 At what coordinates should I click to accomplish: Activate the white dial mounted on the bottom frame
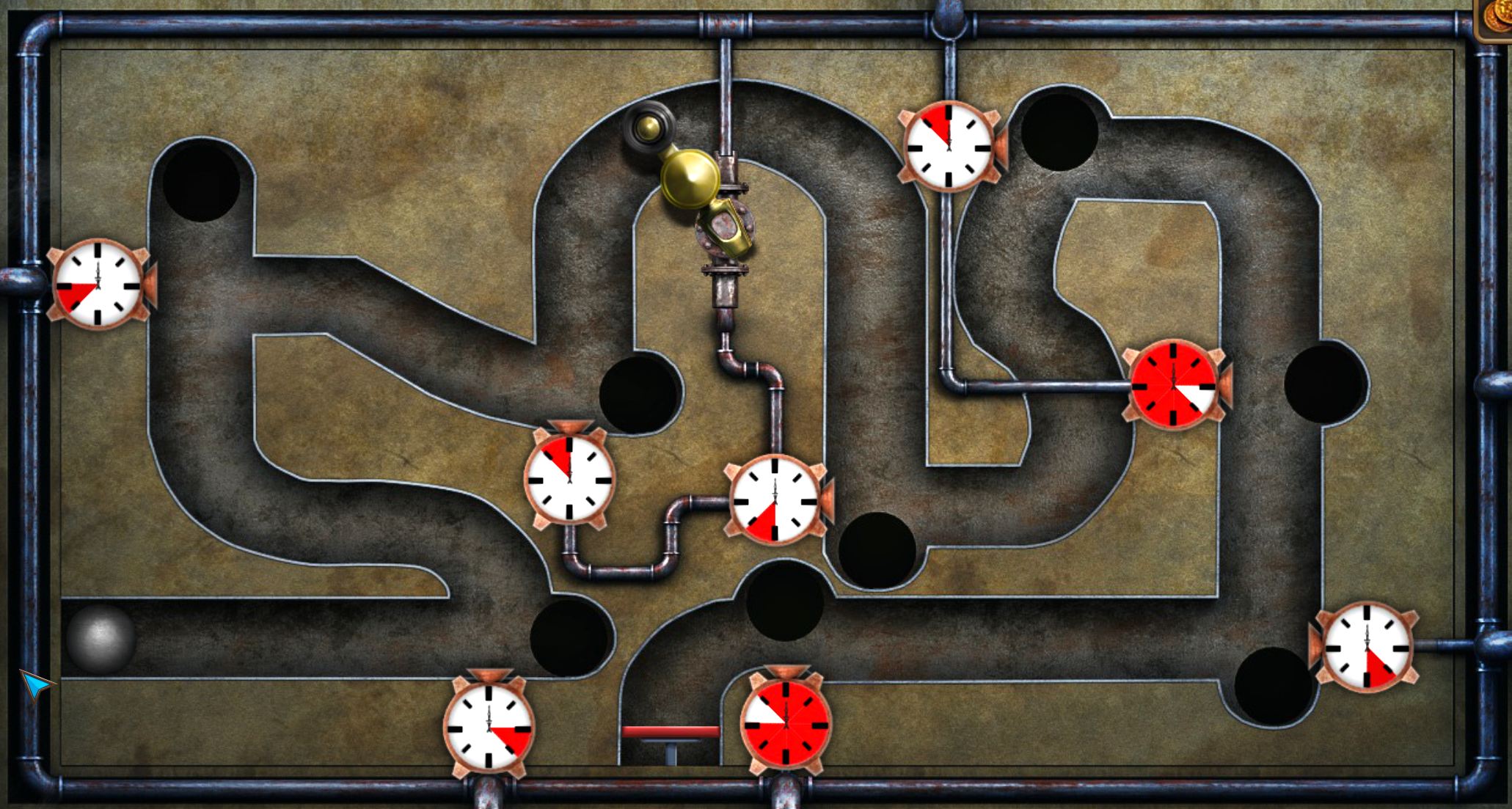coord(489,726)
